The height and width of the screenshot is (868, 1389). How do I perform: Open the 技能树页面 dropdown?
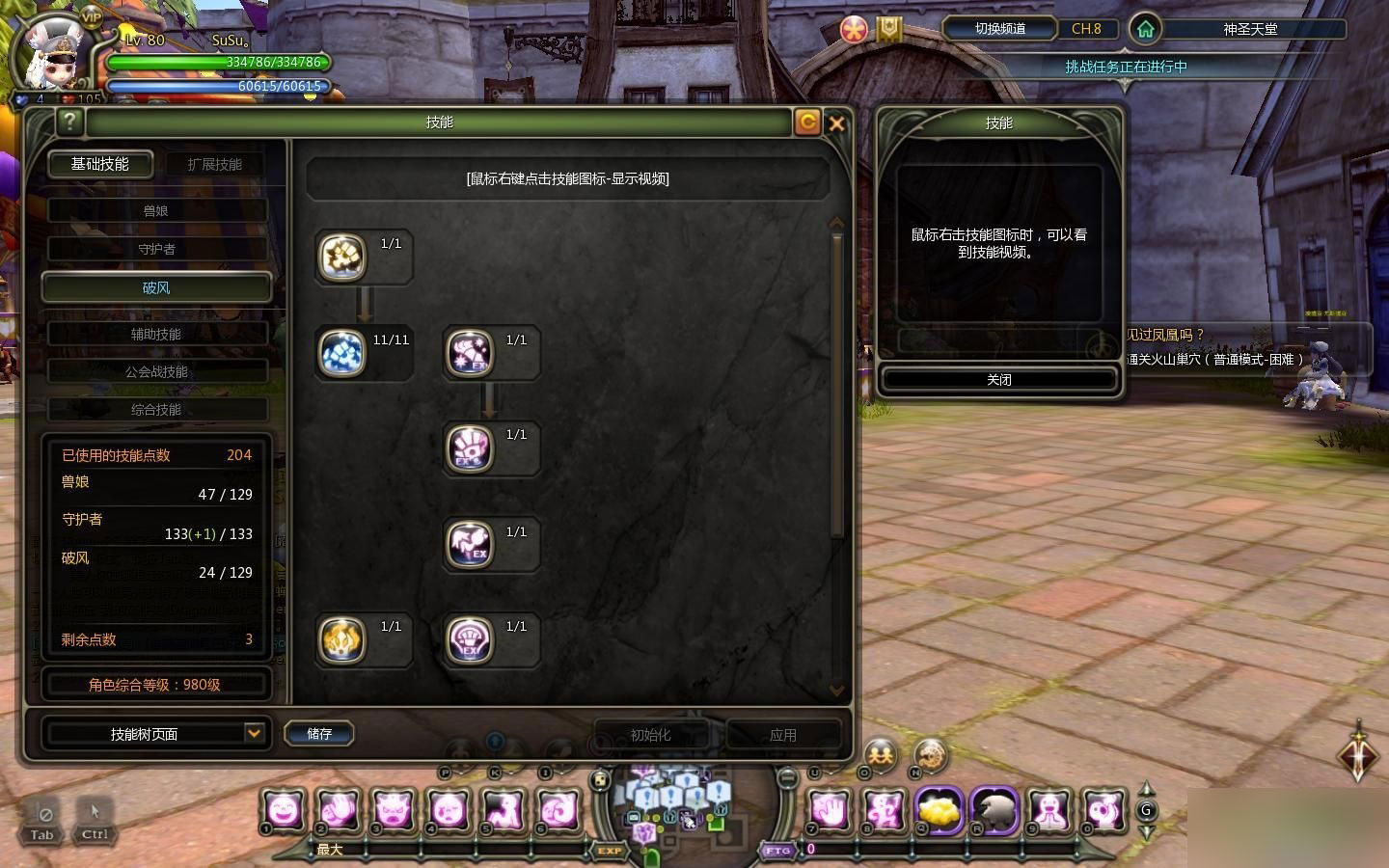click(253, 734)
